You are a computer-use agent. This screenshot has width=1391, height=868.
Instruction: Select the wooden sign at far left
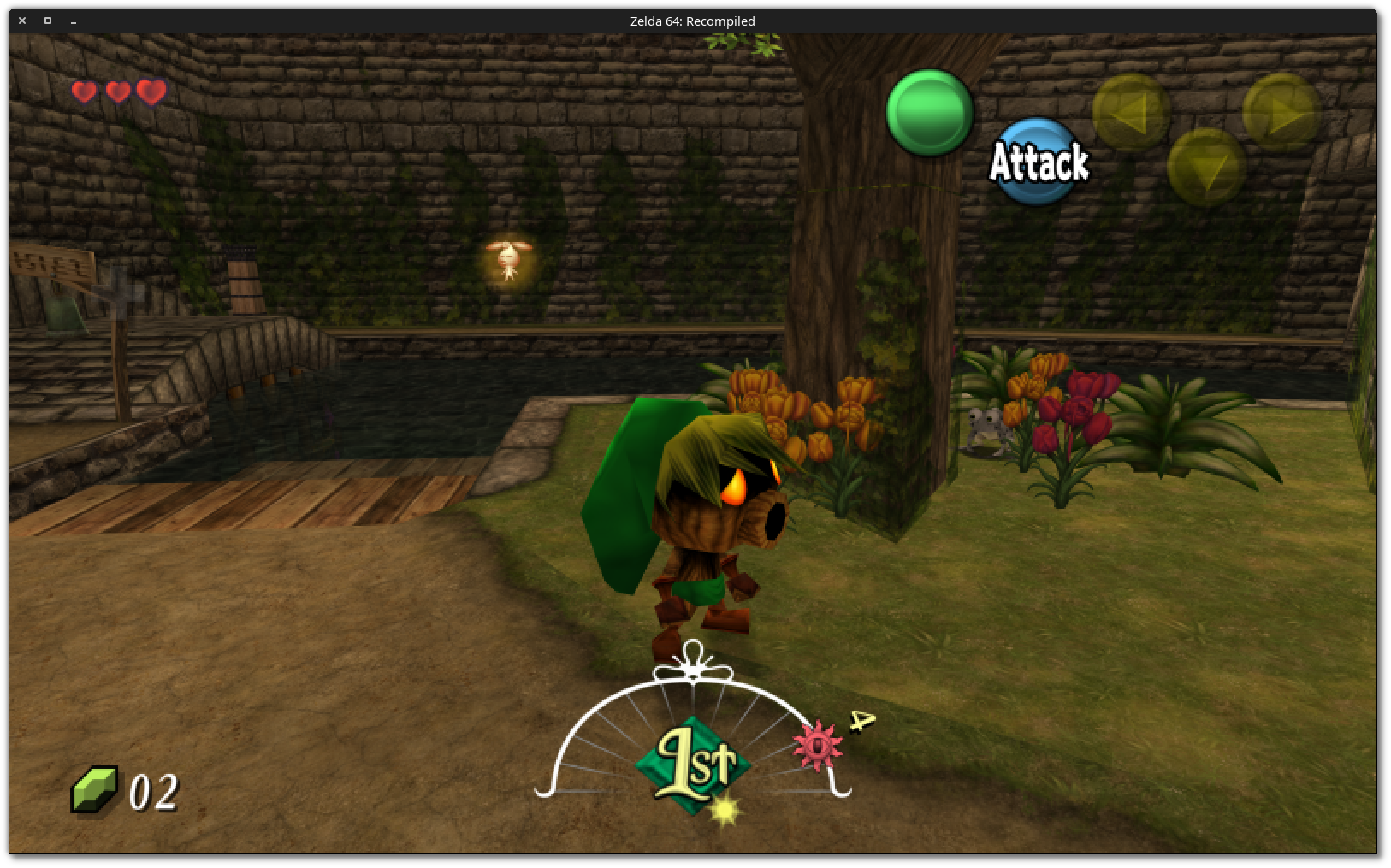coord(51,261)
